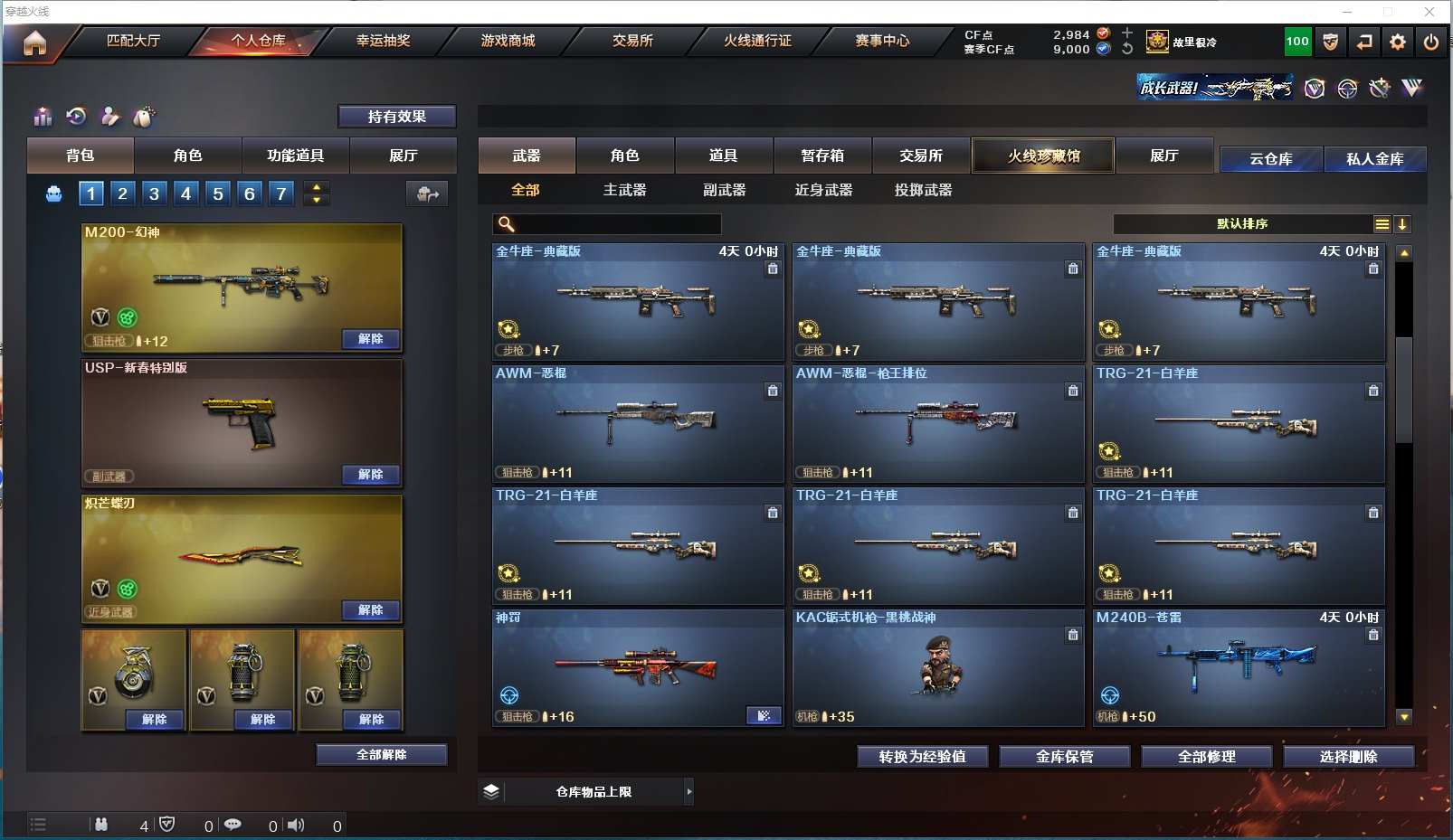
Task: Open the 游戏商城 shop menu
Action: click(508, 41)
